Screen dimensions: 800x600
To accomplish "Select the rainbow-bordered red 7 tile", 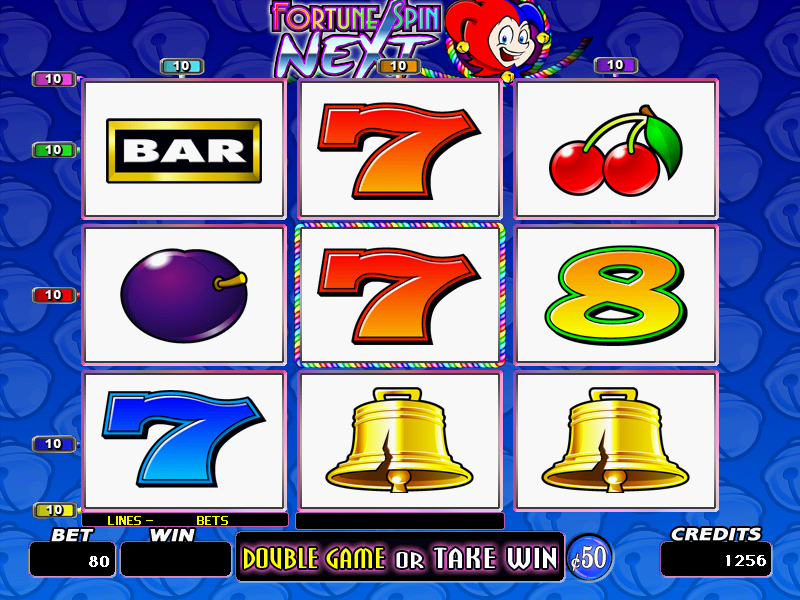I will coord(400,295).
